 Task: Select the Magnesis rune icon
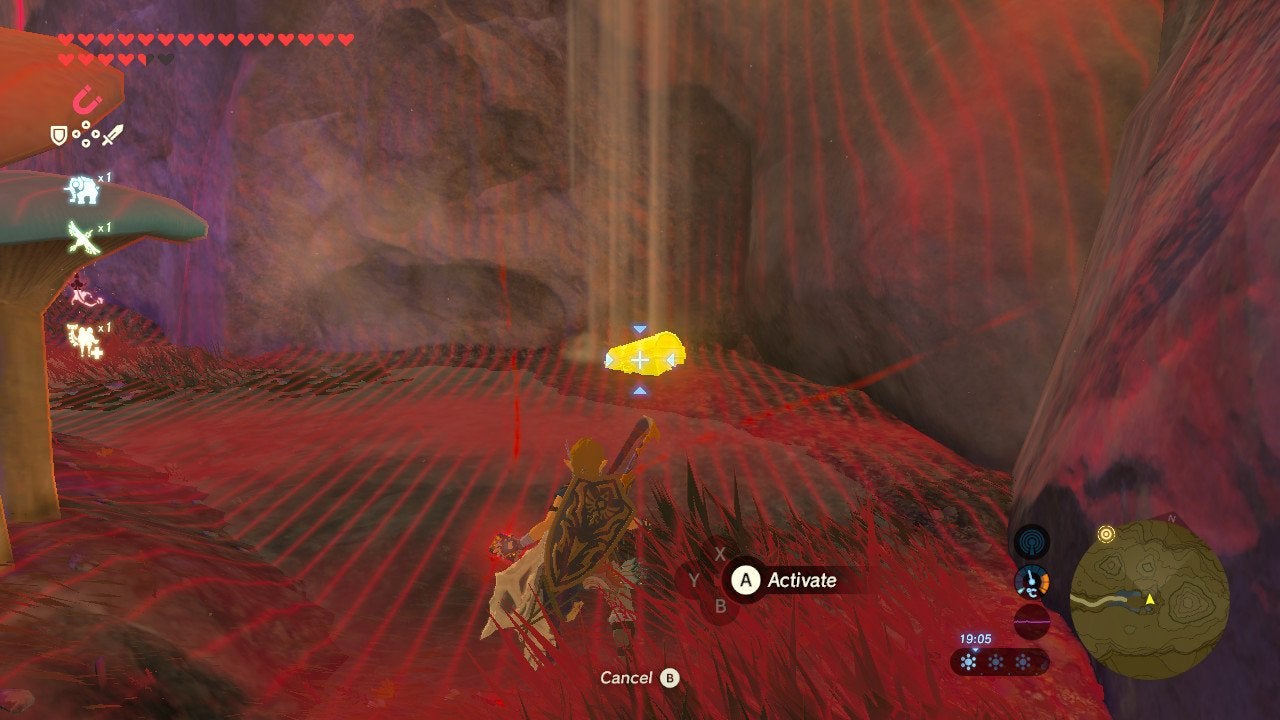click(x=89, y=100)
